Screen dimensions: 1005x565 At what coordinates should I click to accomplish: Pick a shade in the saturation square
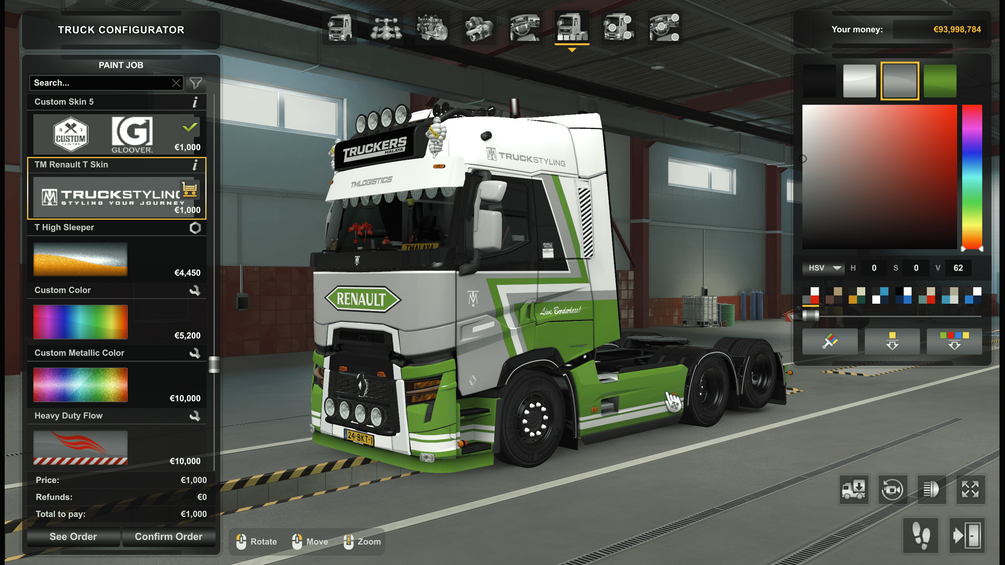[879, 177]
